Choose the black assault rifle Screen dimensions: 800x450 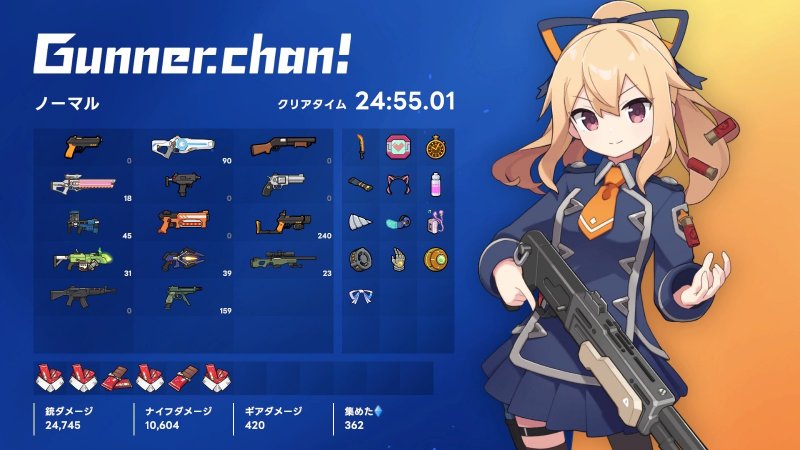pos(83,295)
